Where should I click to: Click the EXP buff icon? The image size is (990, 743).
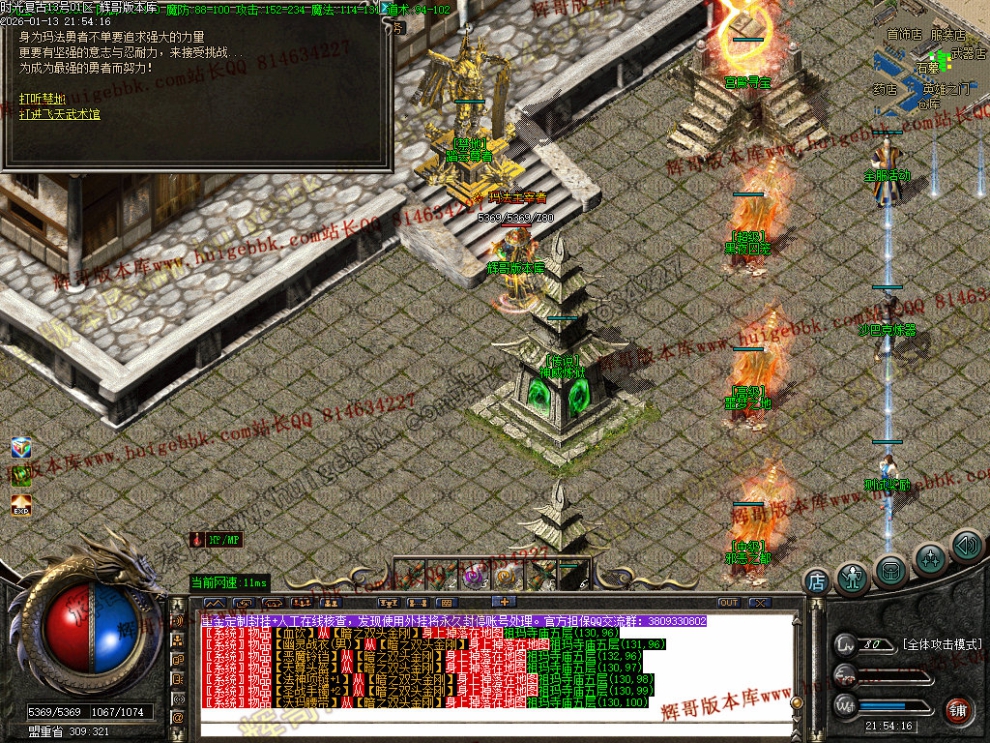21,506
